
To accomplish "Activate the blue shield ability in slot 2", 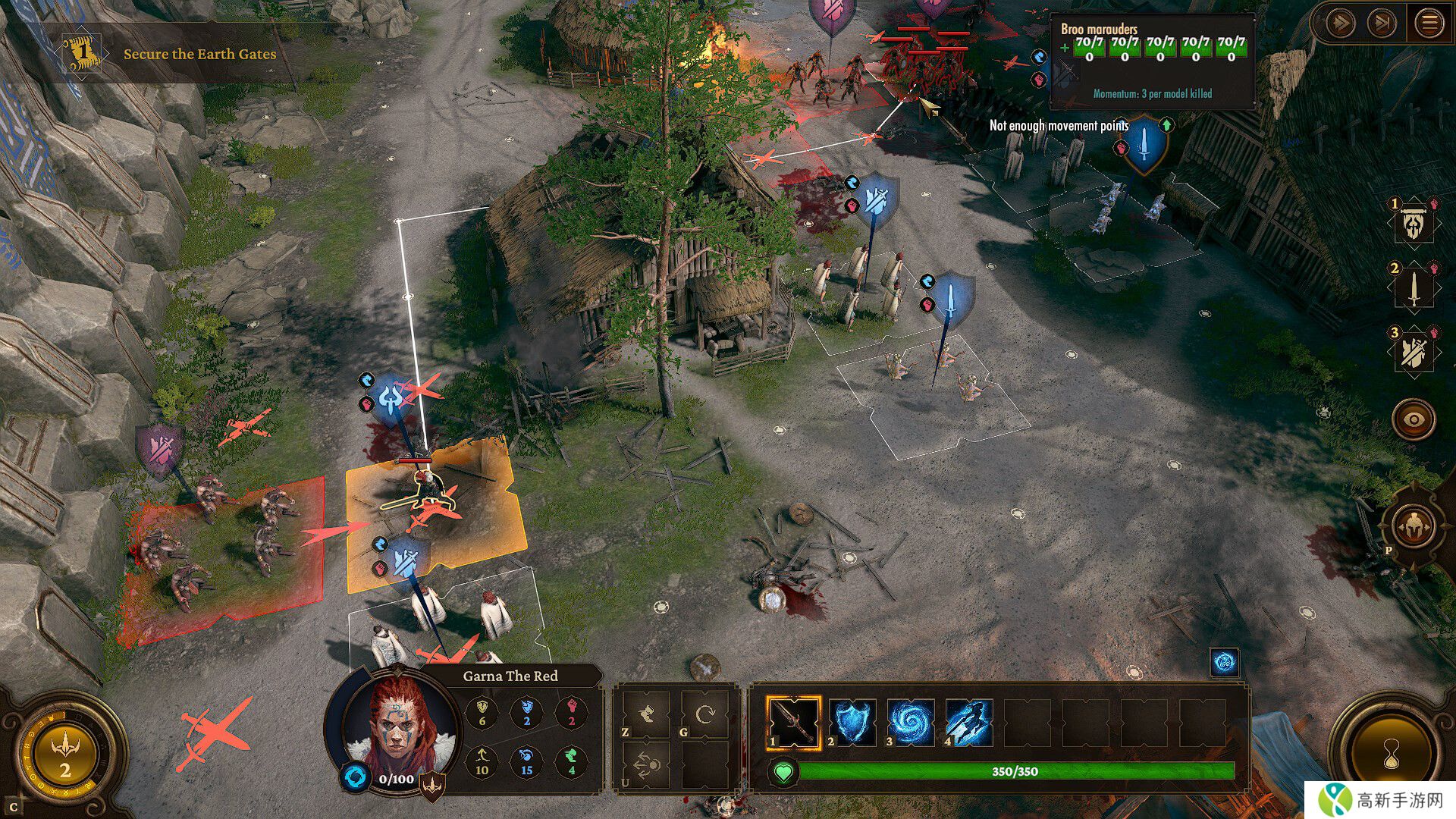I will click(852, 723).
